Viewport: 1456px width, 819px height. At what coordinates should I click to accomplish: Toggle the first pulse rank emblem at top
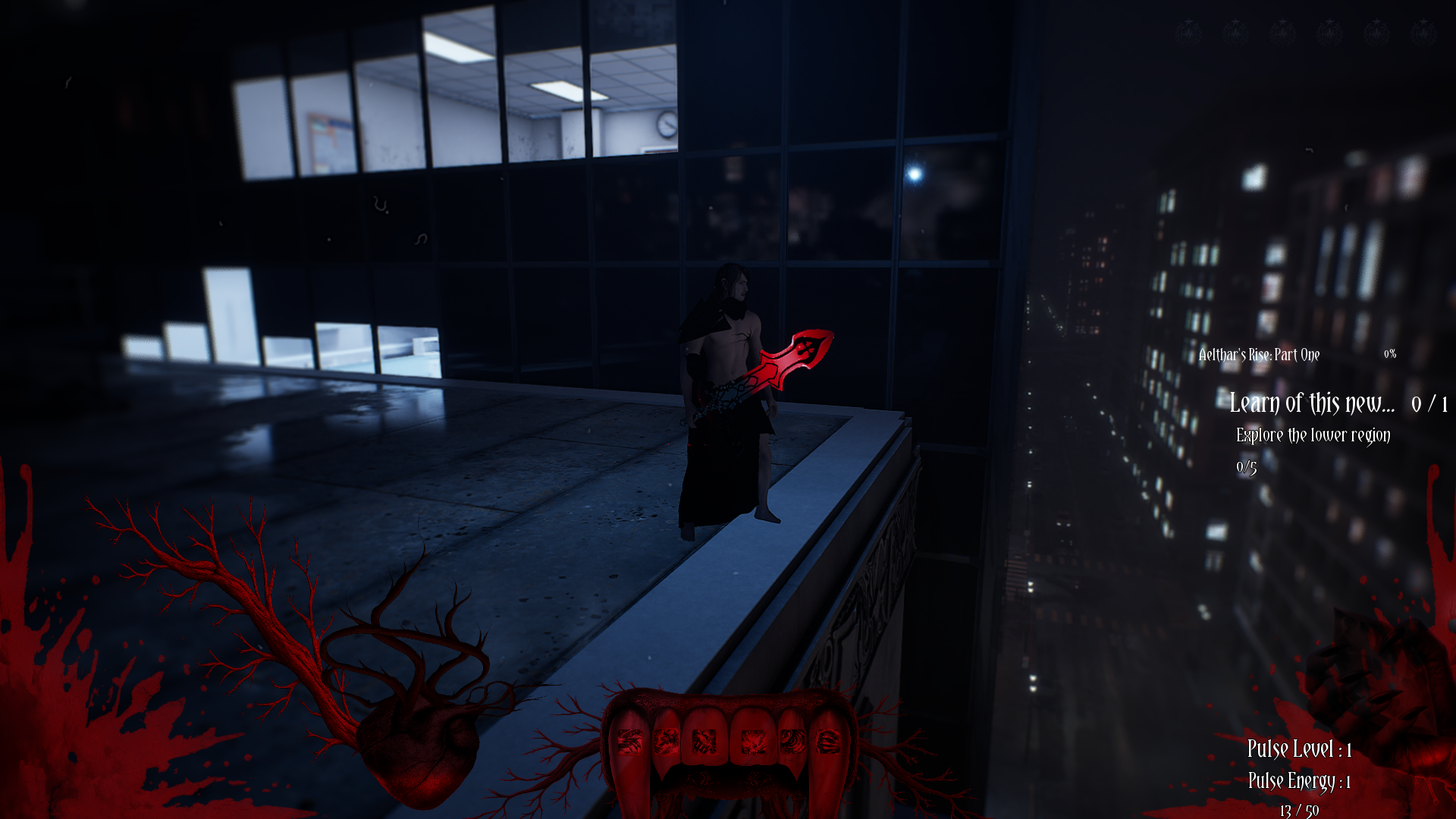1189,32
